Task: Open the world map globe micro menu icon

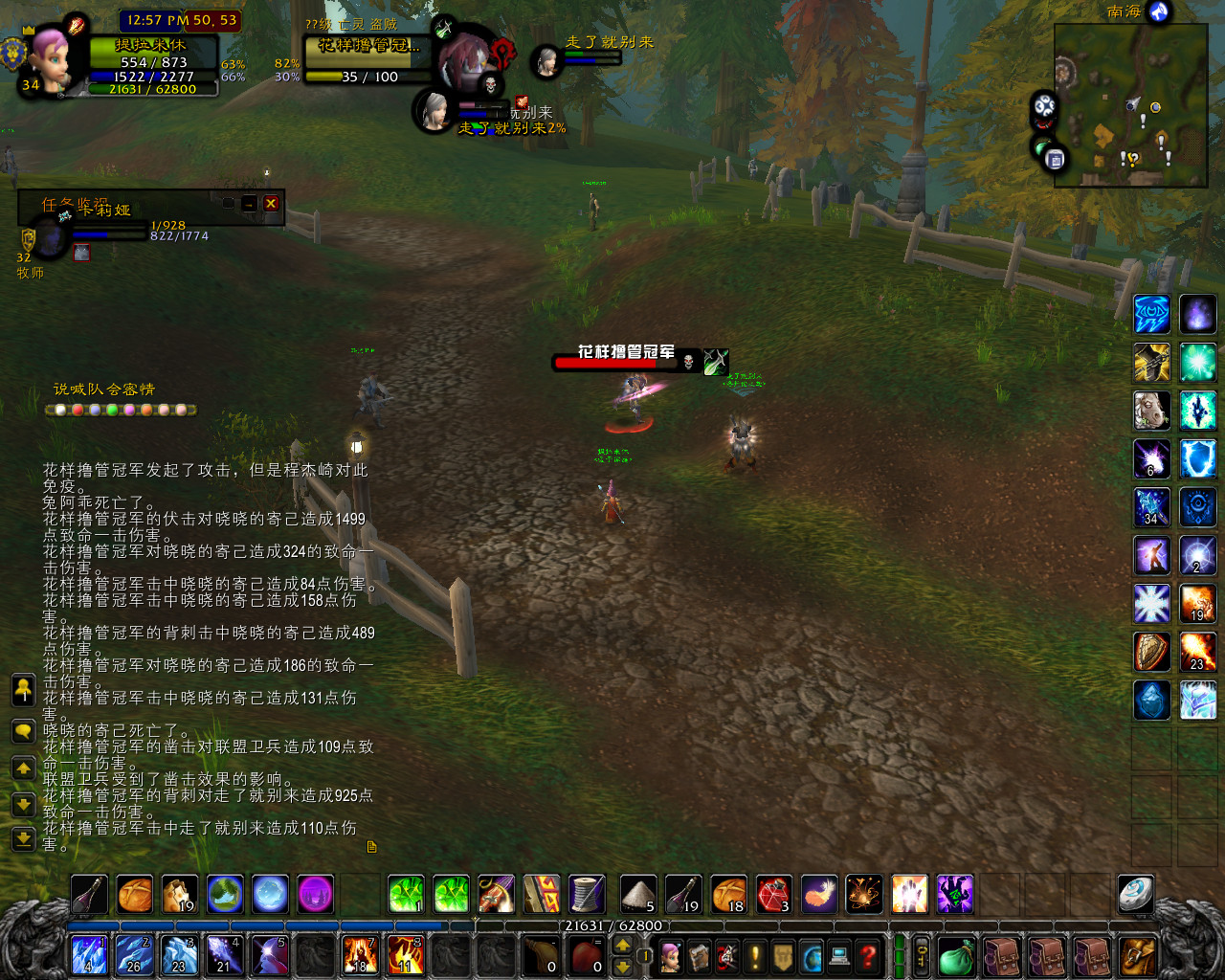Action: (x=812, y=954)
